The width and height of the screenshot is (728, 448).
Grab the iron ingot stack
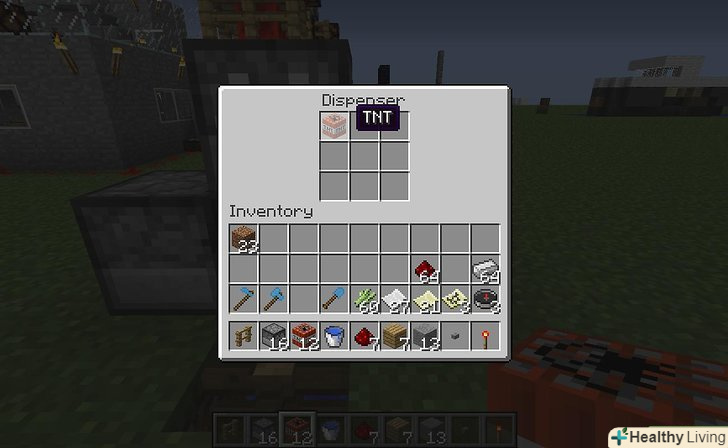click(486, 269)
